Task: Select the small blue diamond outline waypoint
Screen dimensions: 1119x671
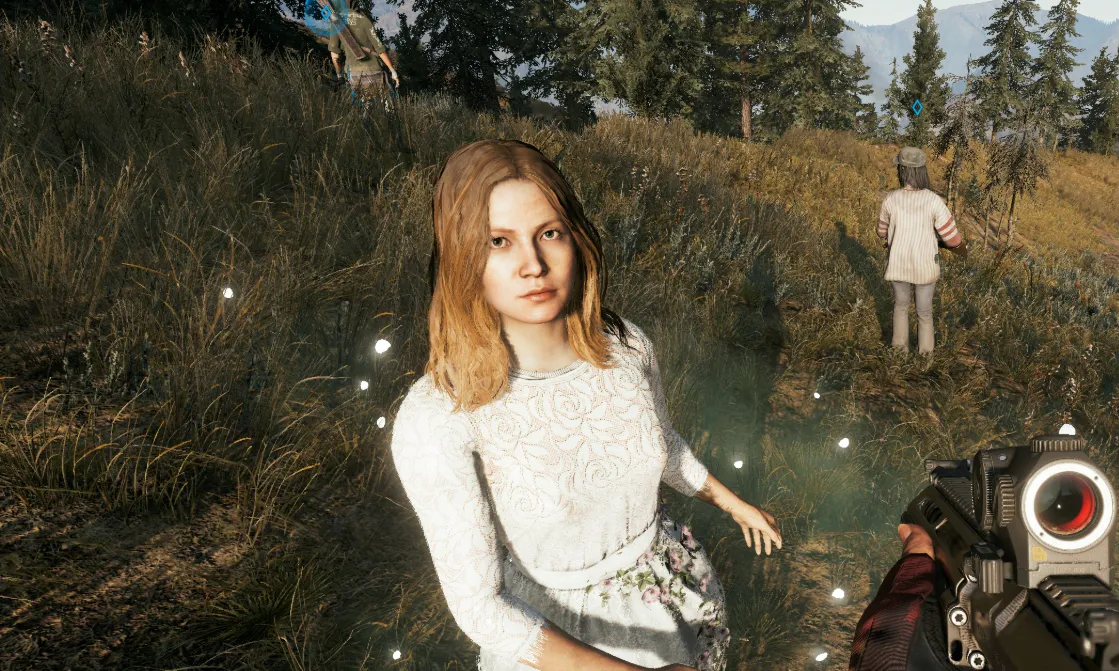Action: point(917,107)
